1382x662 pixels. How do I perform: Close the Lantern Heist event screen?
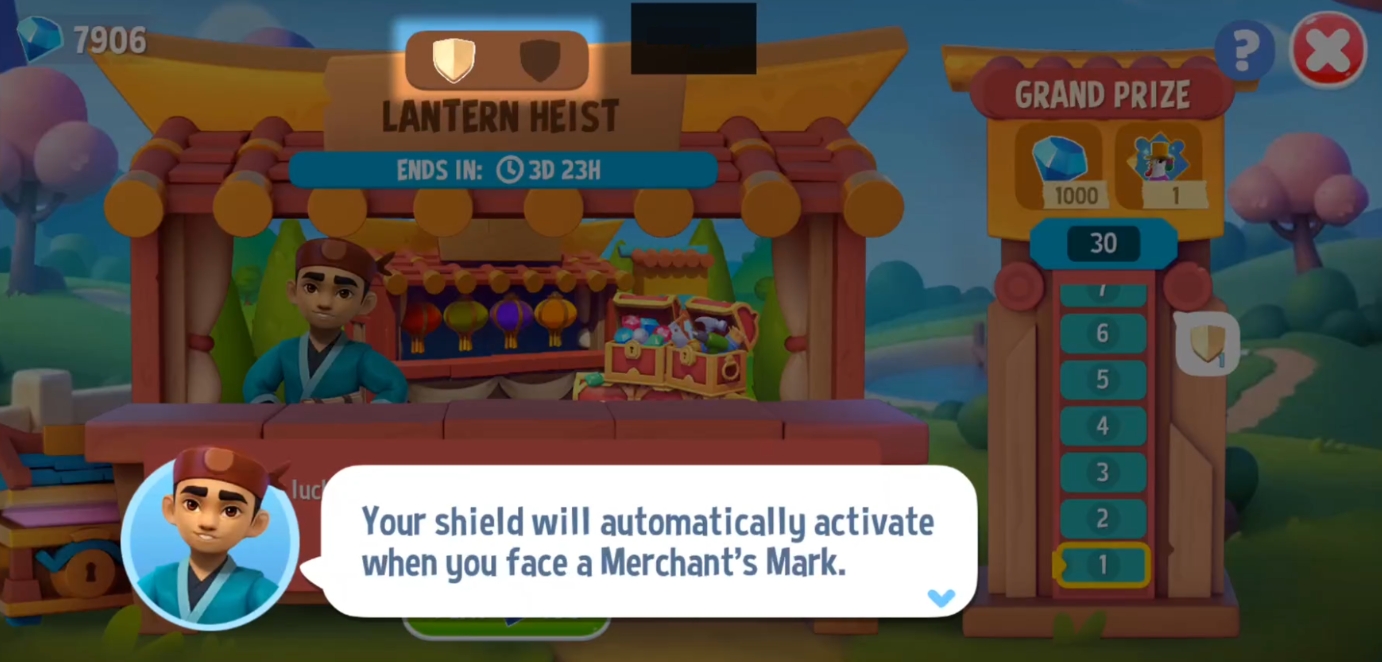[1328, 50]
